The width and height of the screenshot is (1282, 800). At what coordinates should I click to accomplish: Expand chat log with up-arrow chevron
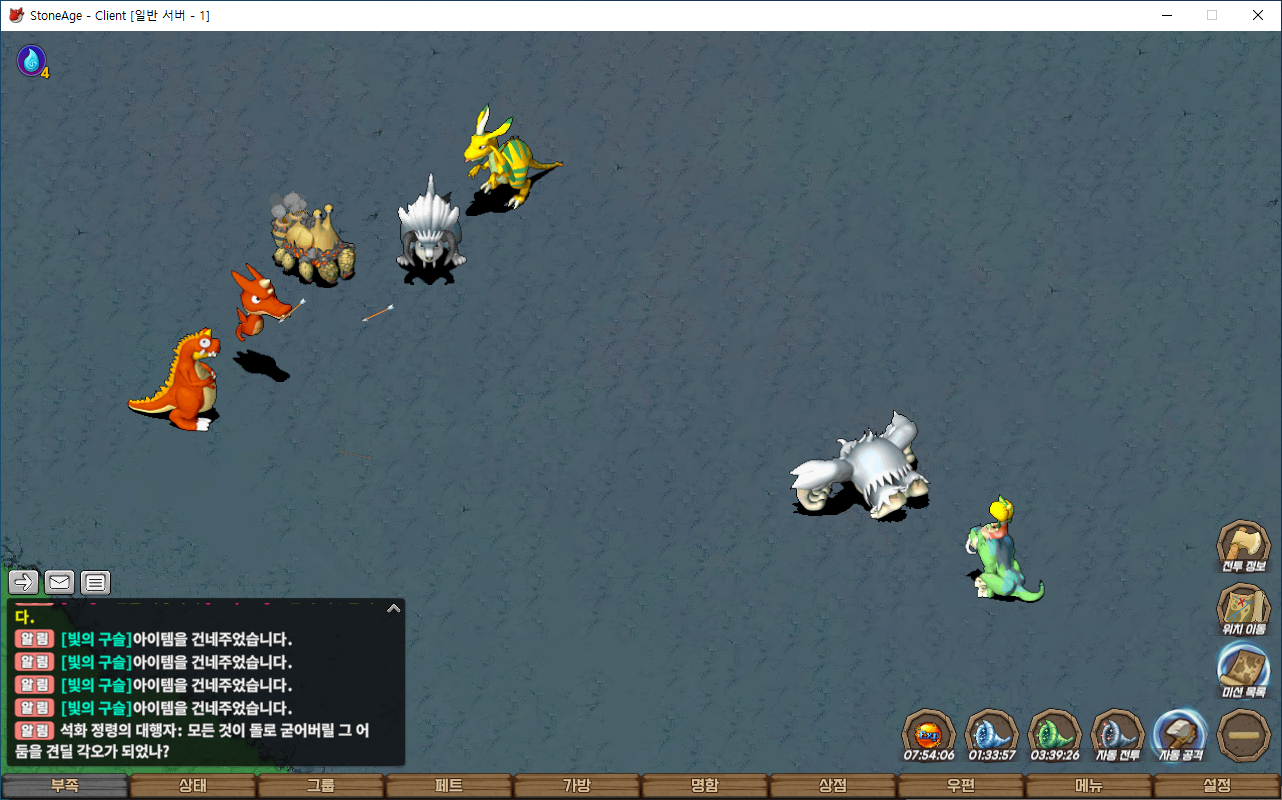click(394, 607)
